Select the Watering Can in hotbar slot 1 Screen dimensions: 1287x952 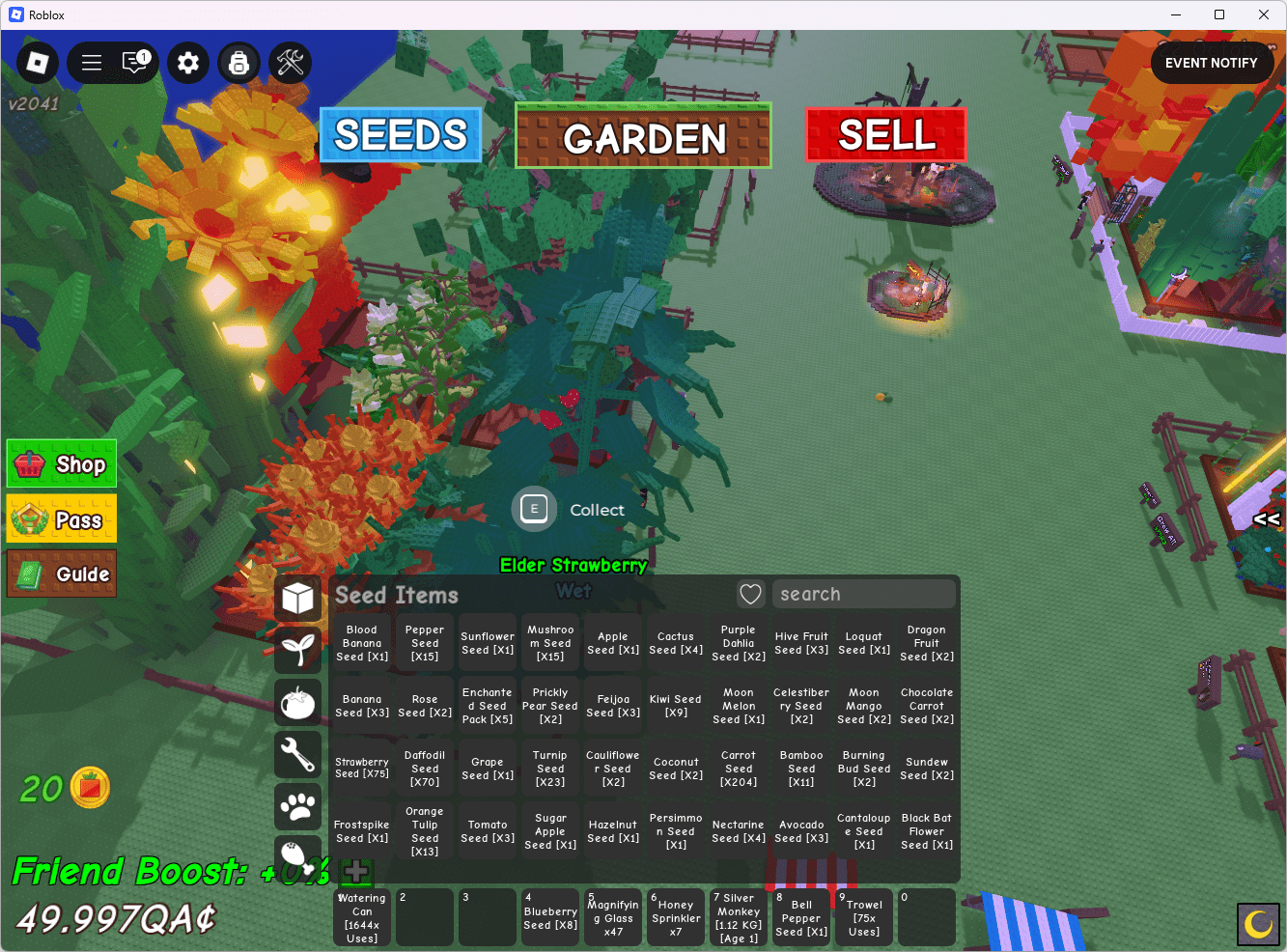[x=361, y=916]
